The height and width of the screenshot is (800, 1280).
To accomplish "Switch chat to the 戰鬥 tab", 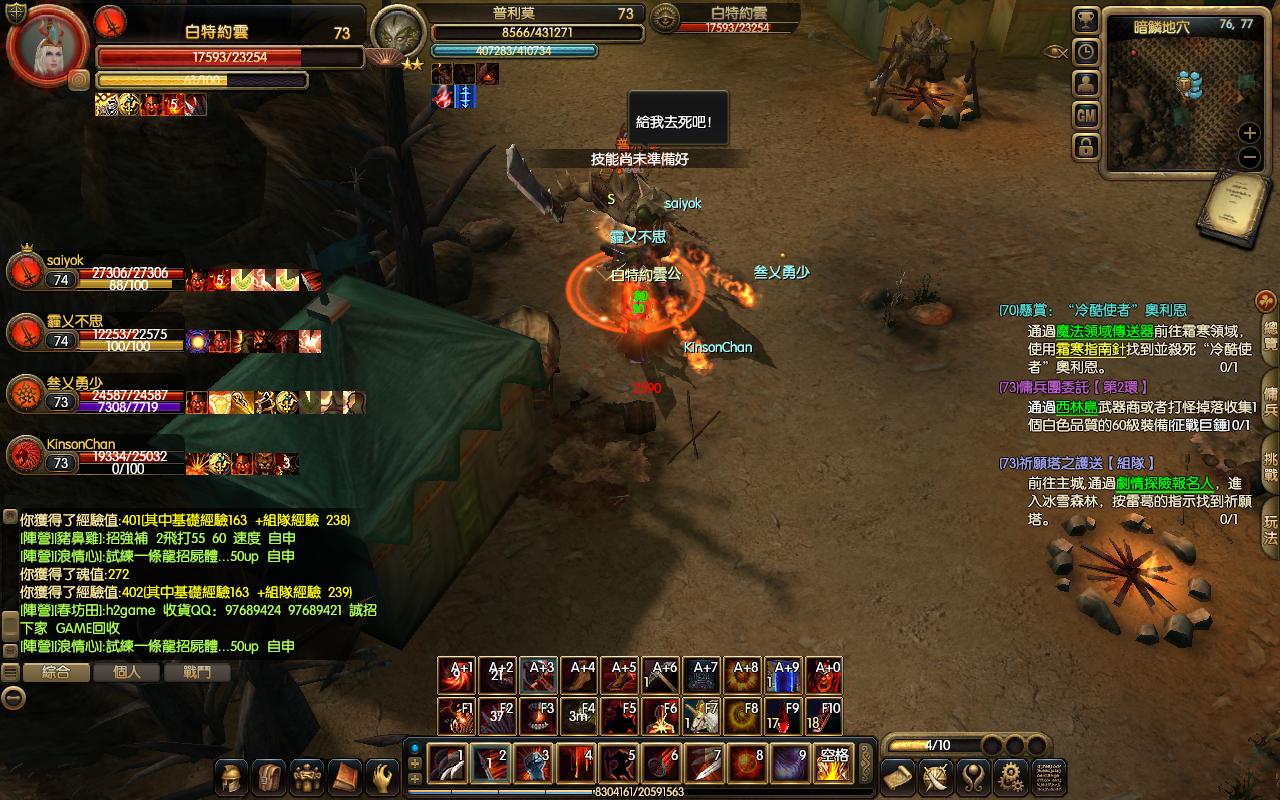I will 196,672.
